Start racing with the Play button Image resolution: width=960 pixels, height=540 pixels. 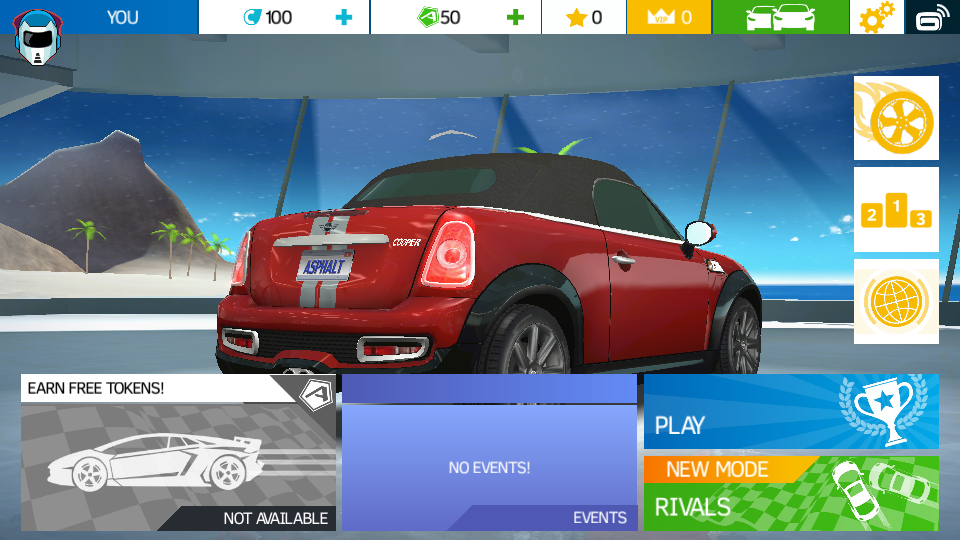coord(791,411)
